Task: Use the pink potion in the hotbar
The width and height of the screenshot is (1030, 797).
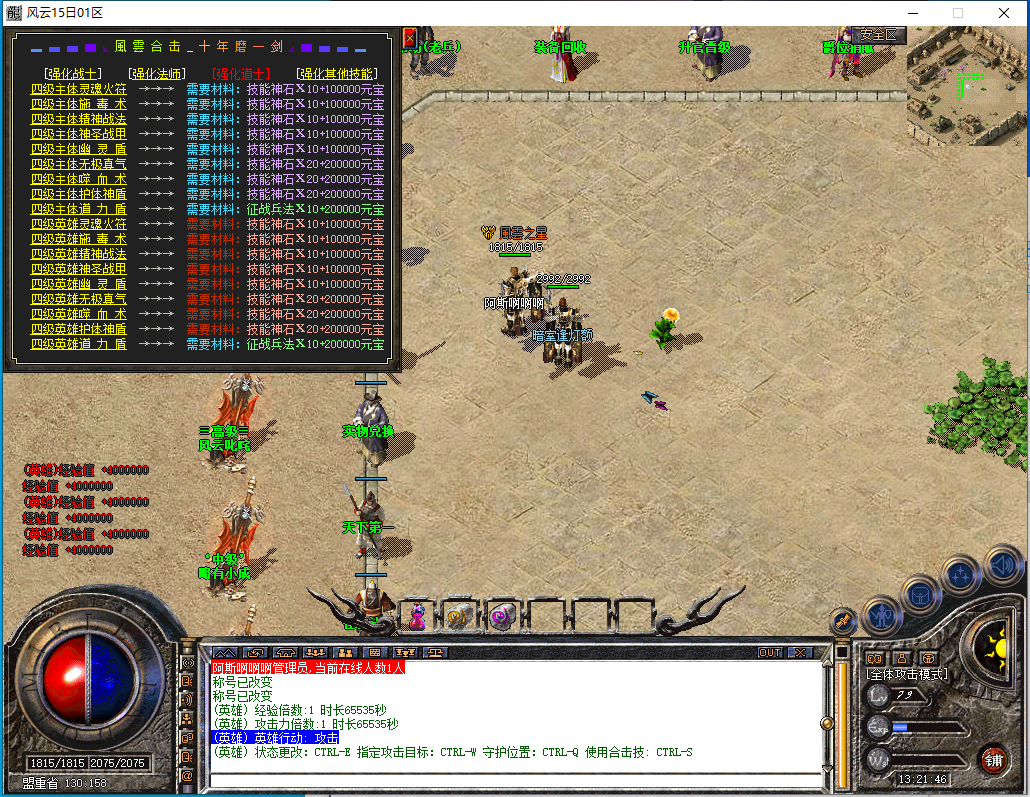Action: coord(416,615)
